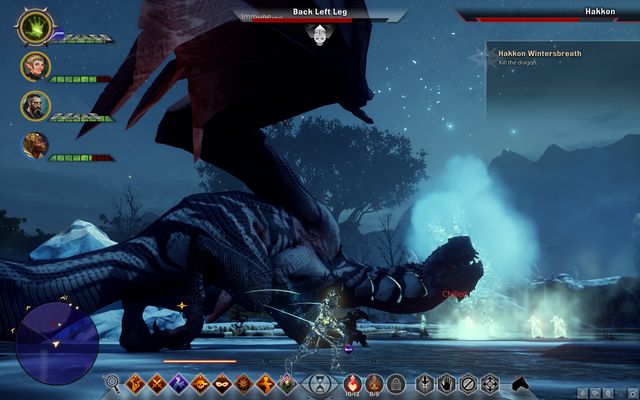Select the crossed-circle disengage command

(467, 382)
